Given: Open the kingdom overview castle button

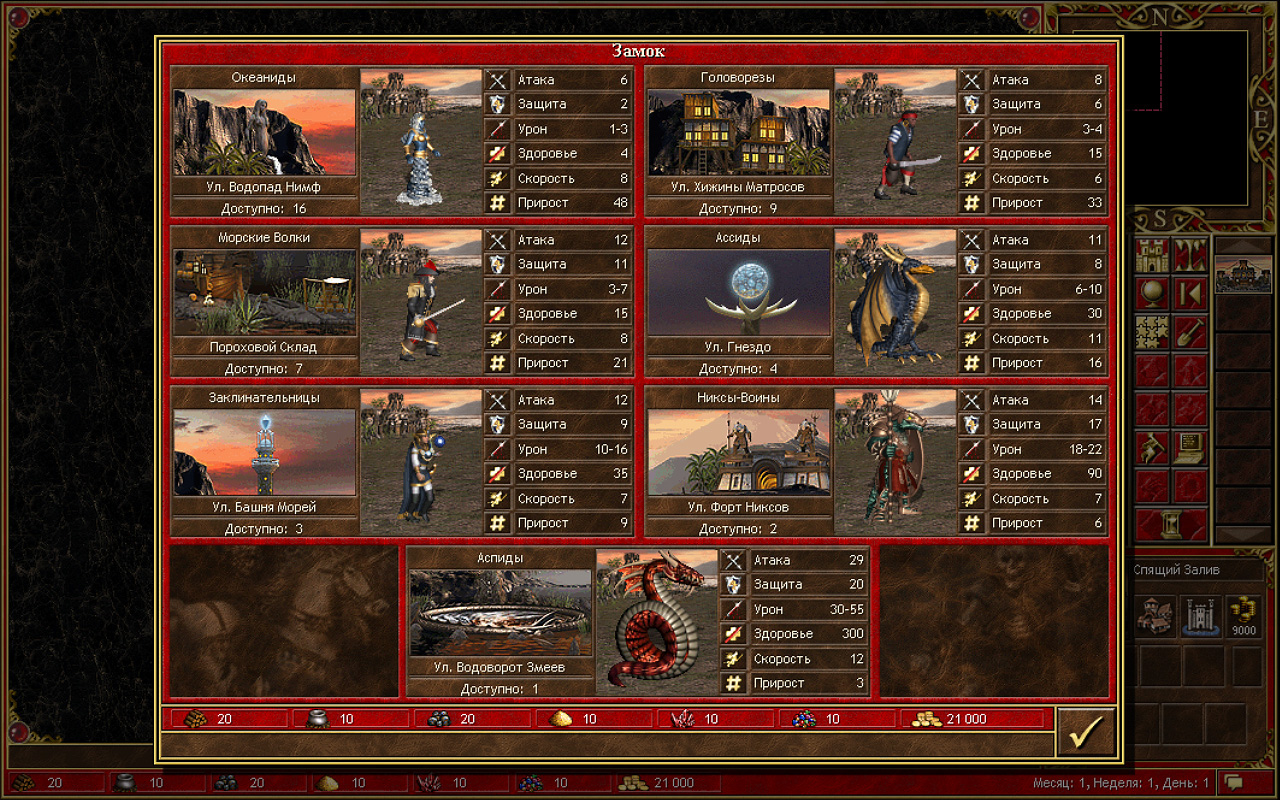Looking at the screenshot, I should 1153,255.
